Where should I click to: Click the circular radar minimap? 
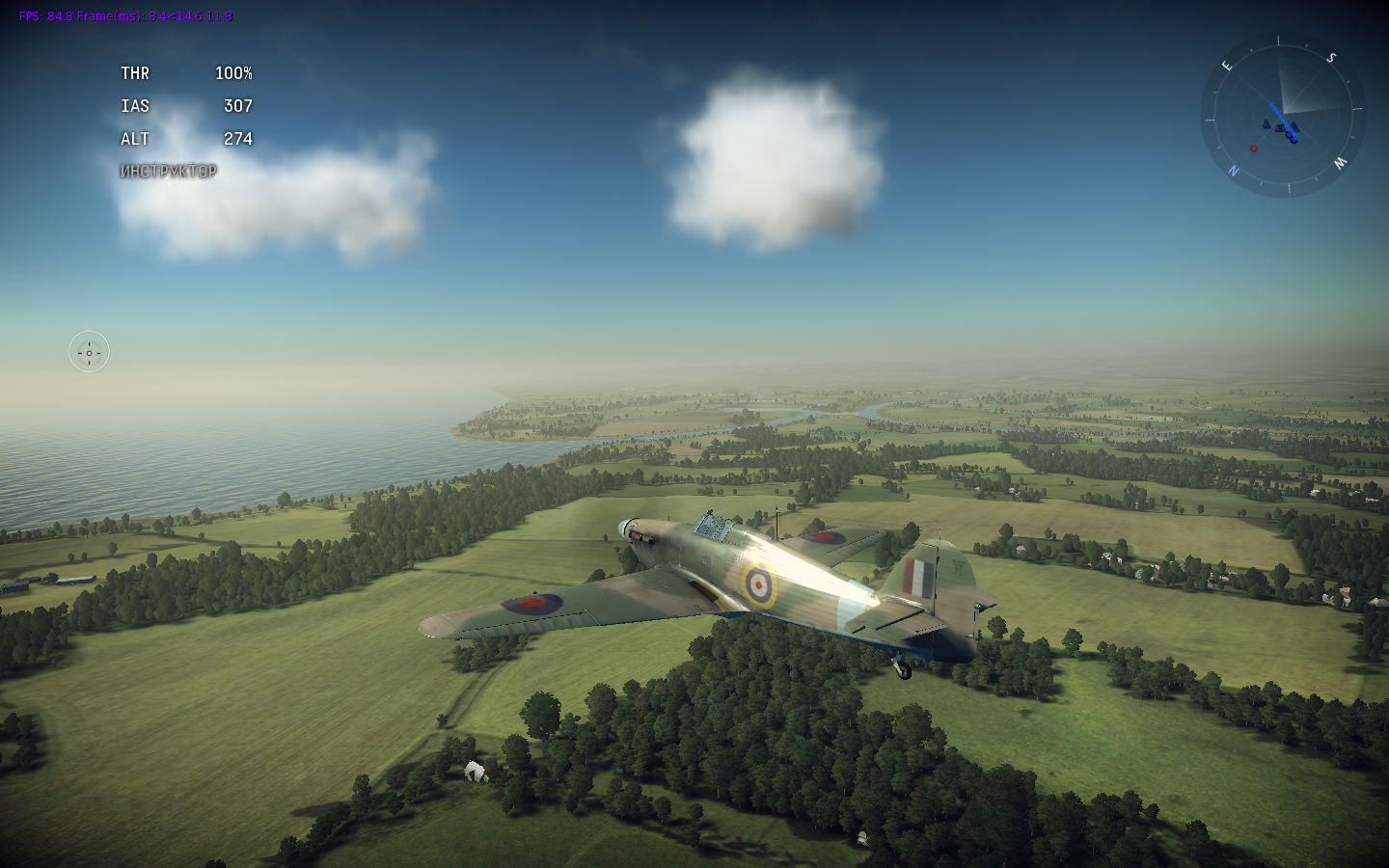pyautogui.click(x=1282, y=115)
